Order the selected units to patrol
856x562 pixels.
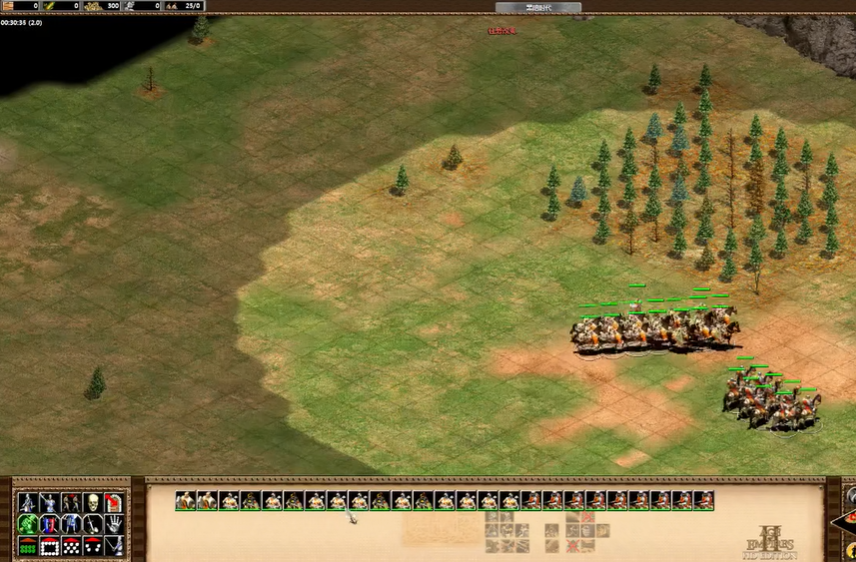pyautogui.click(x=28, y=502)
